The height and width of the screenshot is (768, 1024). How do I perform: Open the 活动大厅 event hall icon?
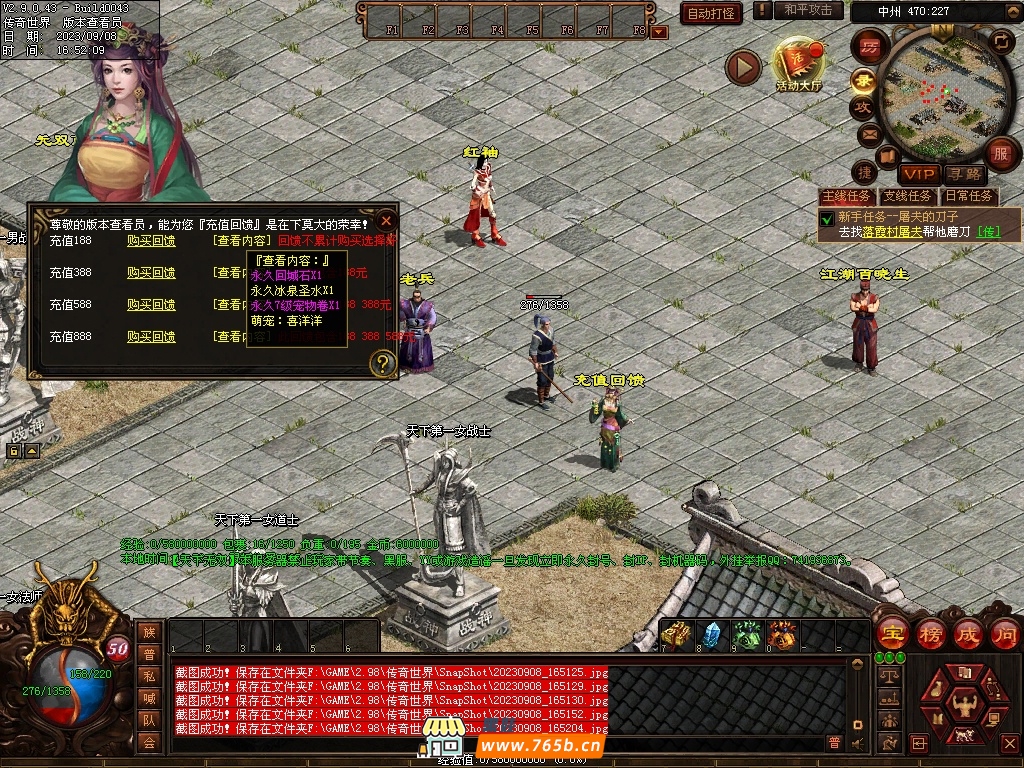(797, 64)
